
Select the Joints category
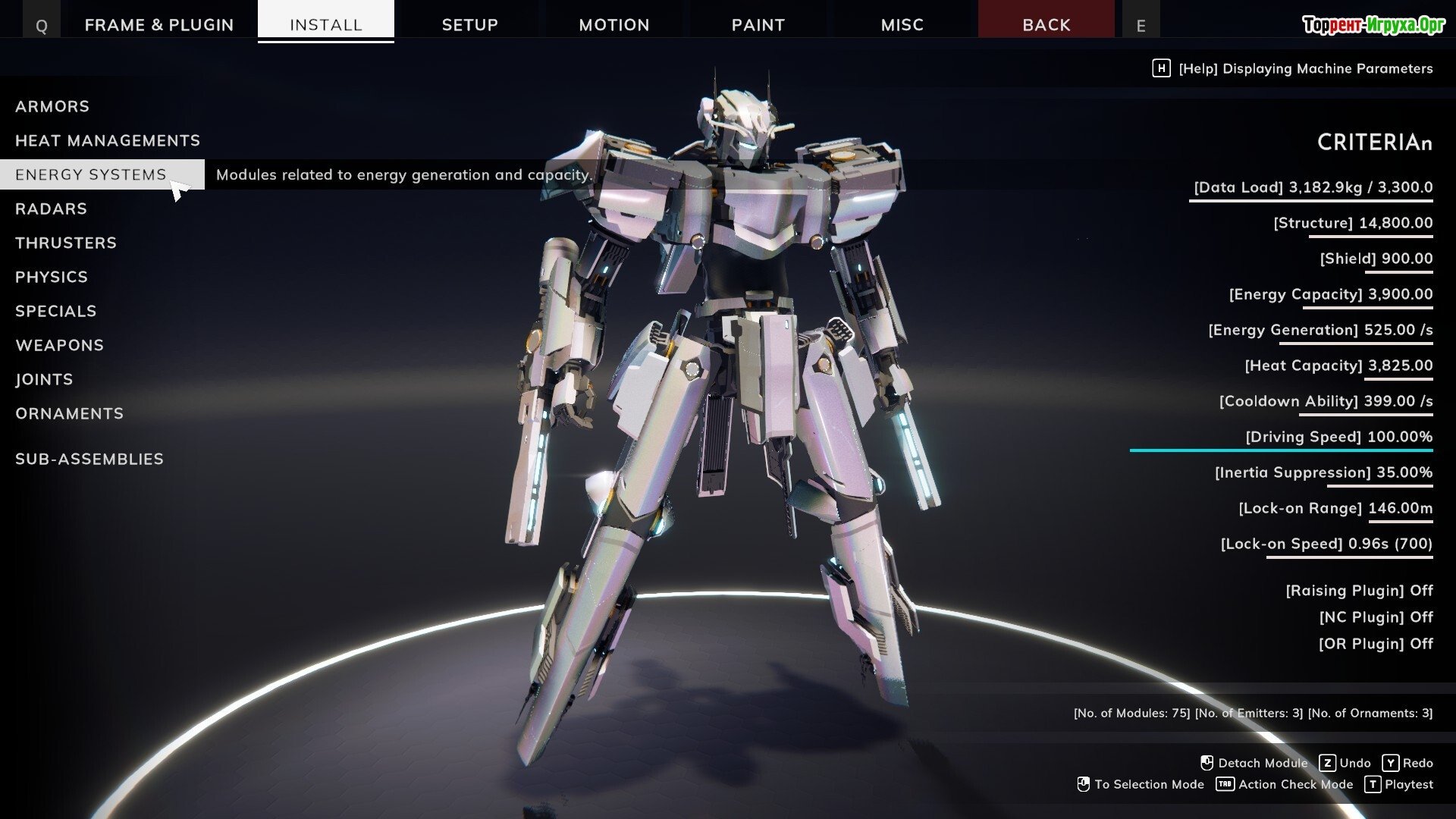point(44,379)
